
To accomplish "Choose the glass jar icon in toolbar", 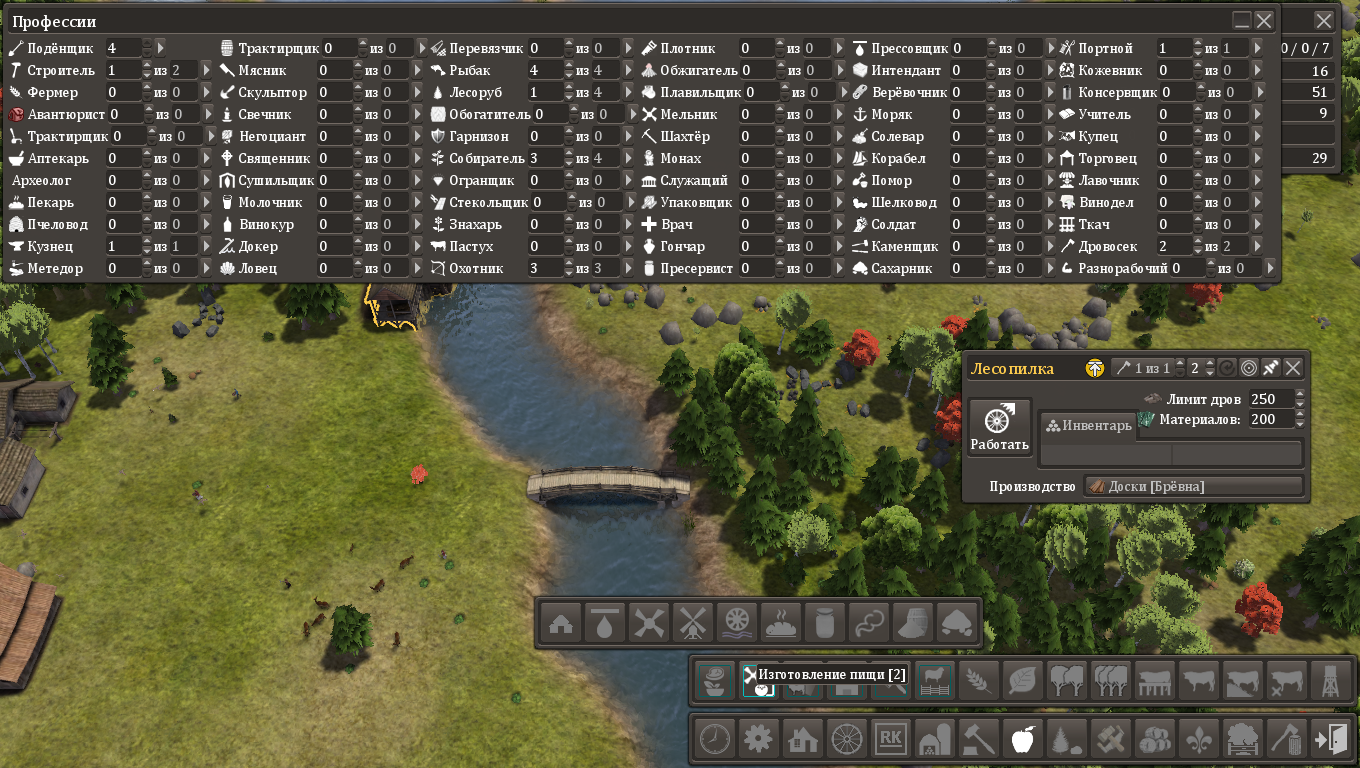I will coord(825,623).
